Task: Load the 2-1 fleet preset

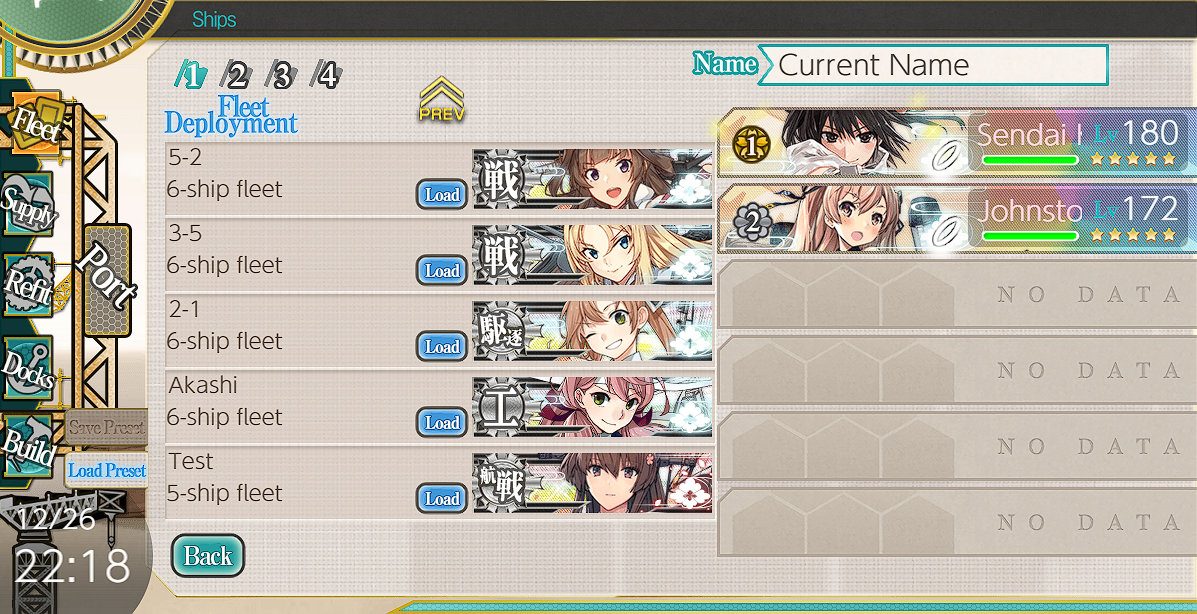Action: pyautogui.click(x=441, y=347)
